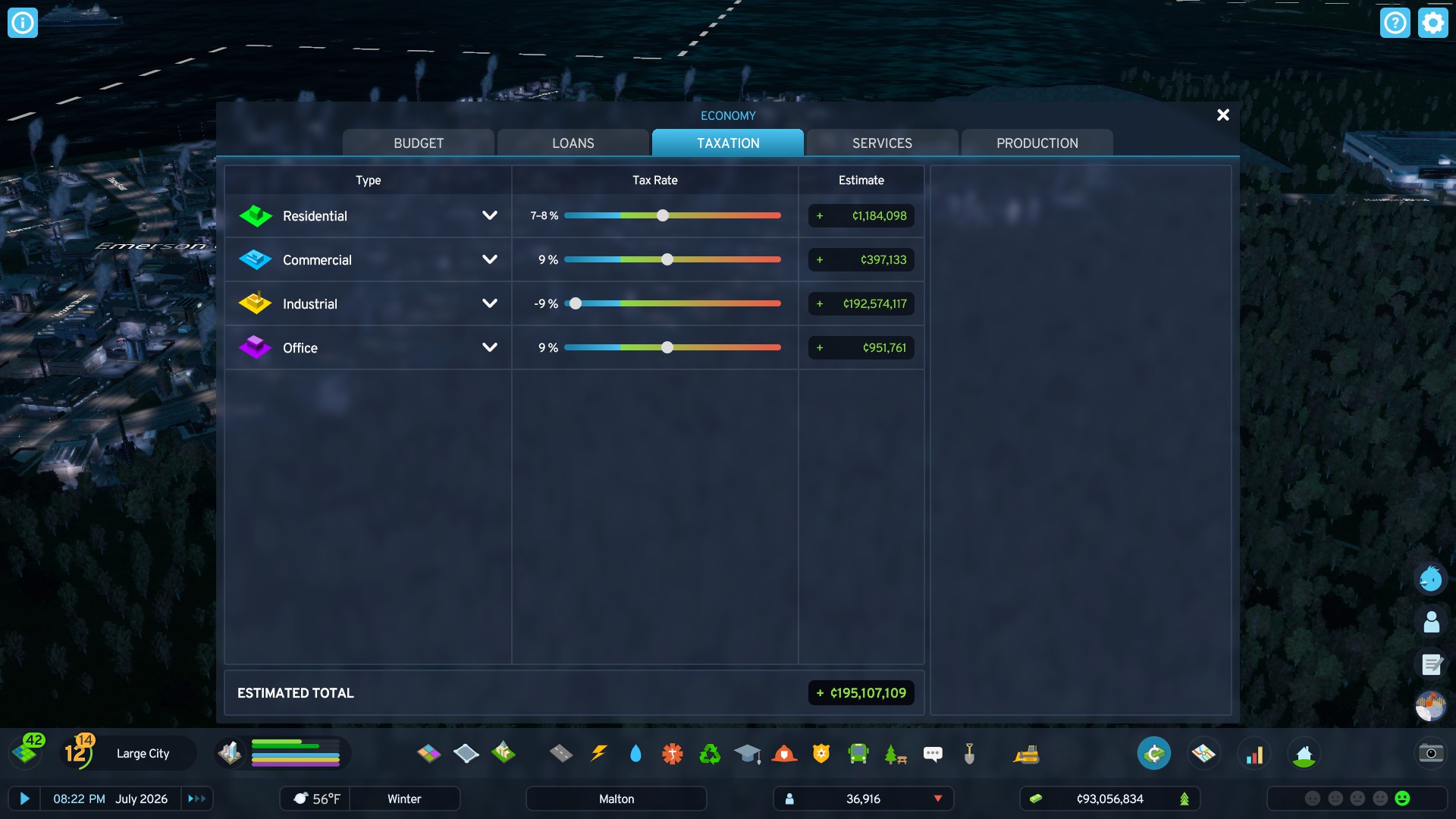Open the Chirper feed
The width and height of the screenshot is (1456, 819).
933,753
